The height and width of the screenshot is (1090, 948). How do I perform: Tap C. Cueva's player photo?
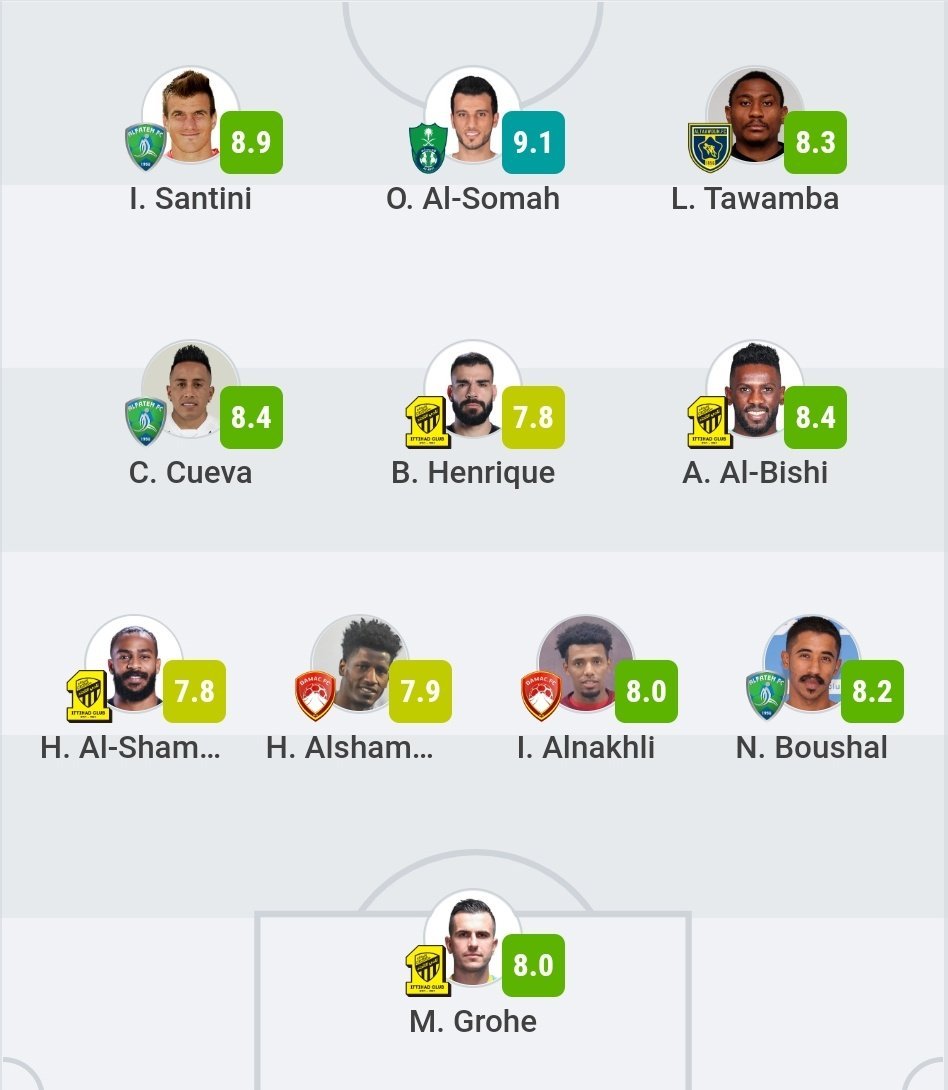point(190,389)
